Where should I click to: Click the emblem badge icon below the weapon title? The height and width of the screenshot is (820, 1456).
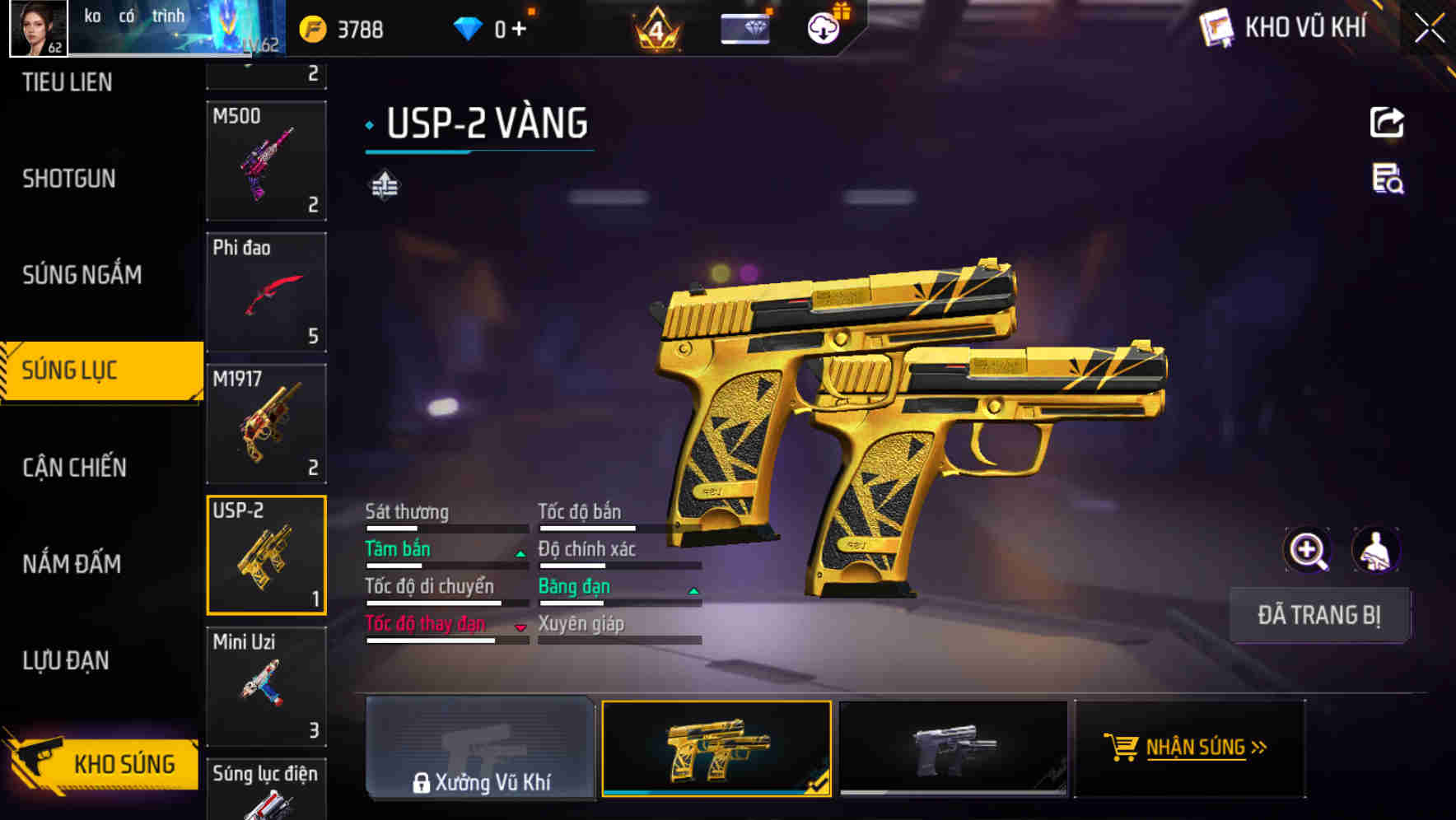(384, 184)
